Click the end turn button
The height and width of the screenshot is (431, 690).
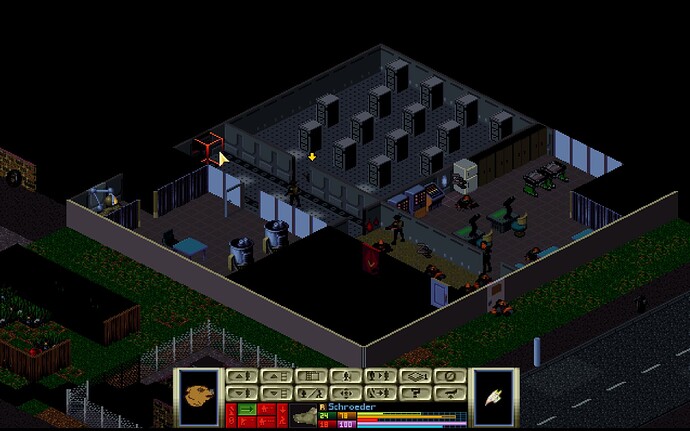450,392
